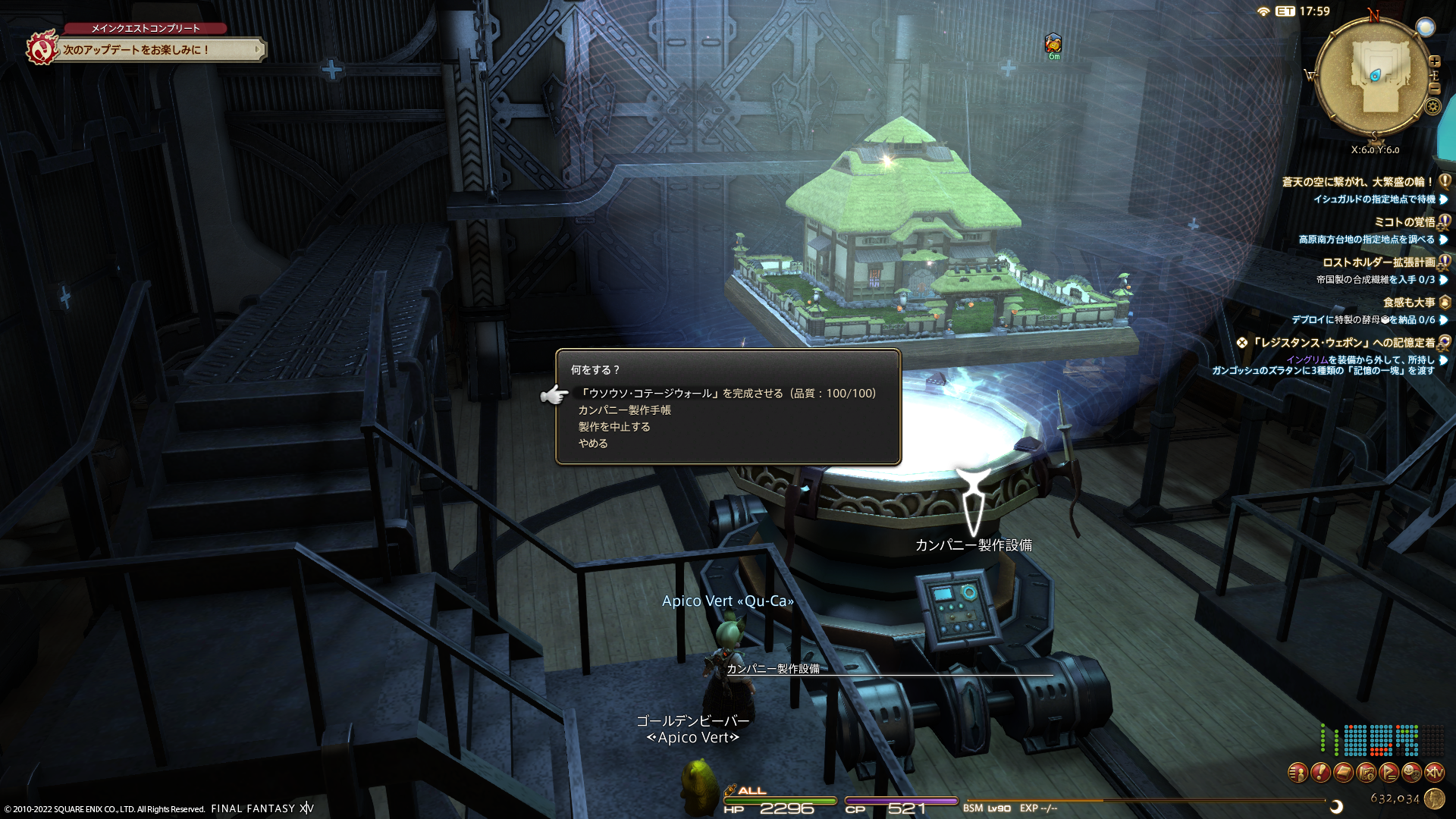Select the 食感も大事 quest entry
Screen dimensions: 1456x819
pos(1409,303)
